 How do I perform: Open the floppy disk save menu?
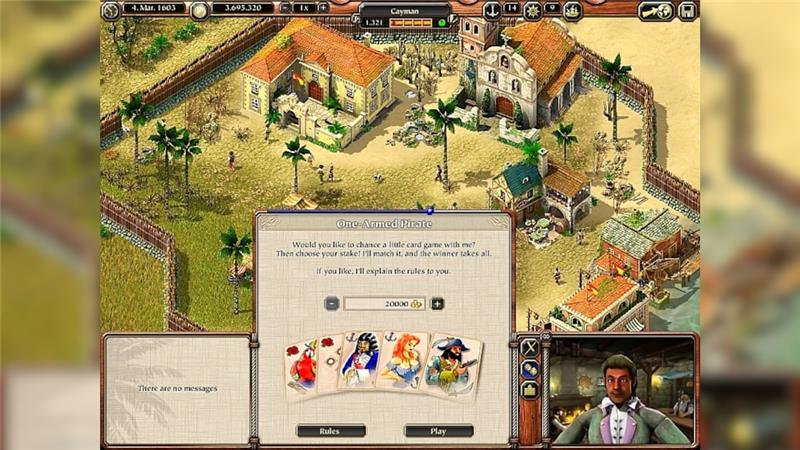[687, 11]
